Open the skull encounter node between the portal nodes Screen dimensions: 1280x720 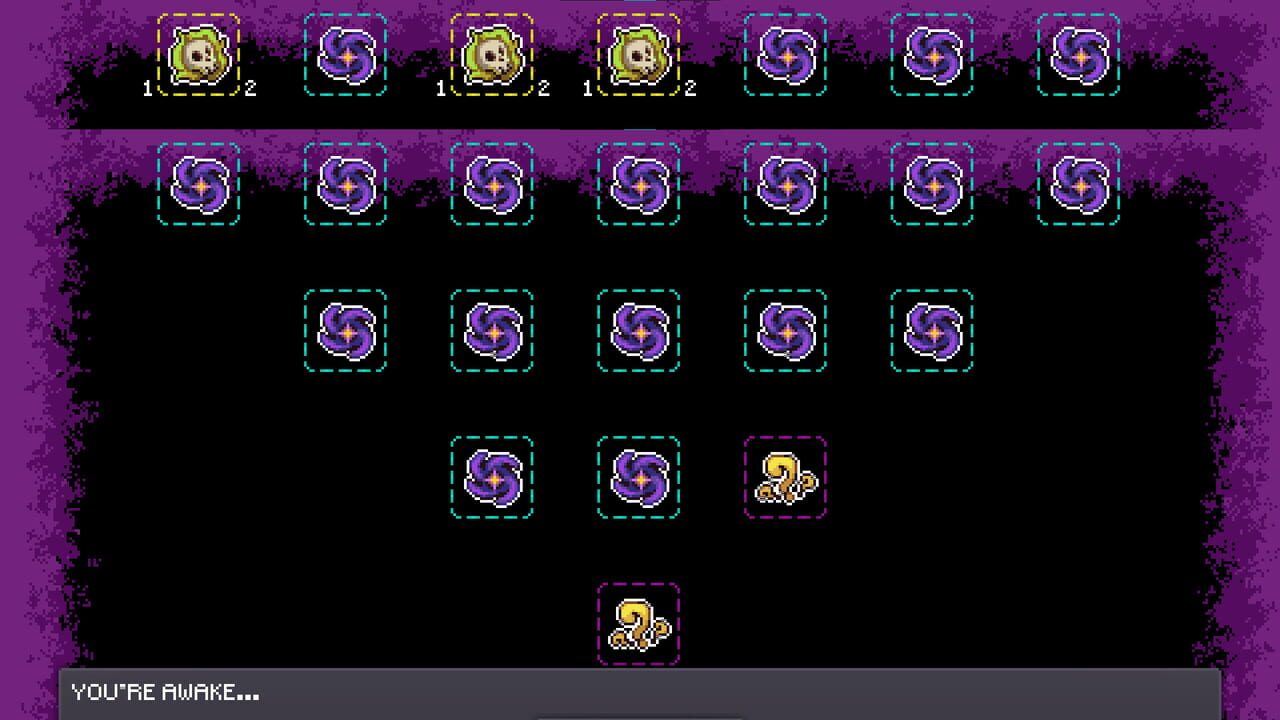[491, 55]
